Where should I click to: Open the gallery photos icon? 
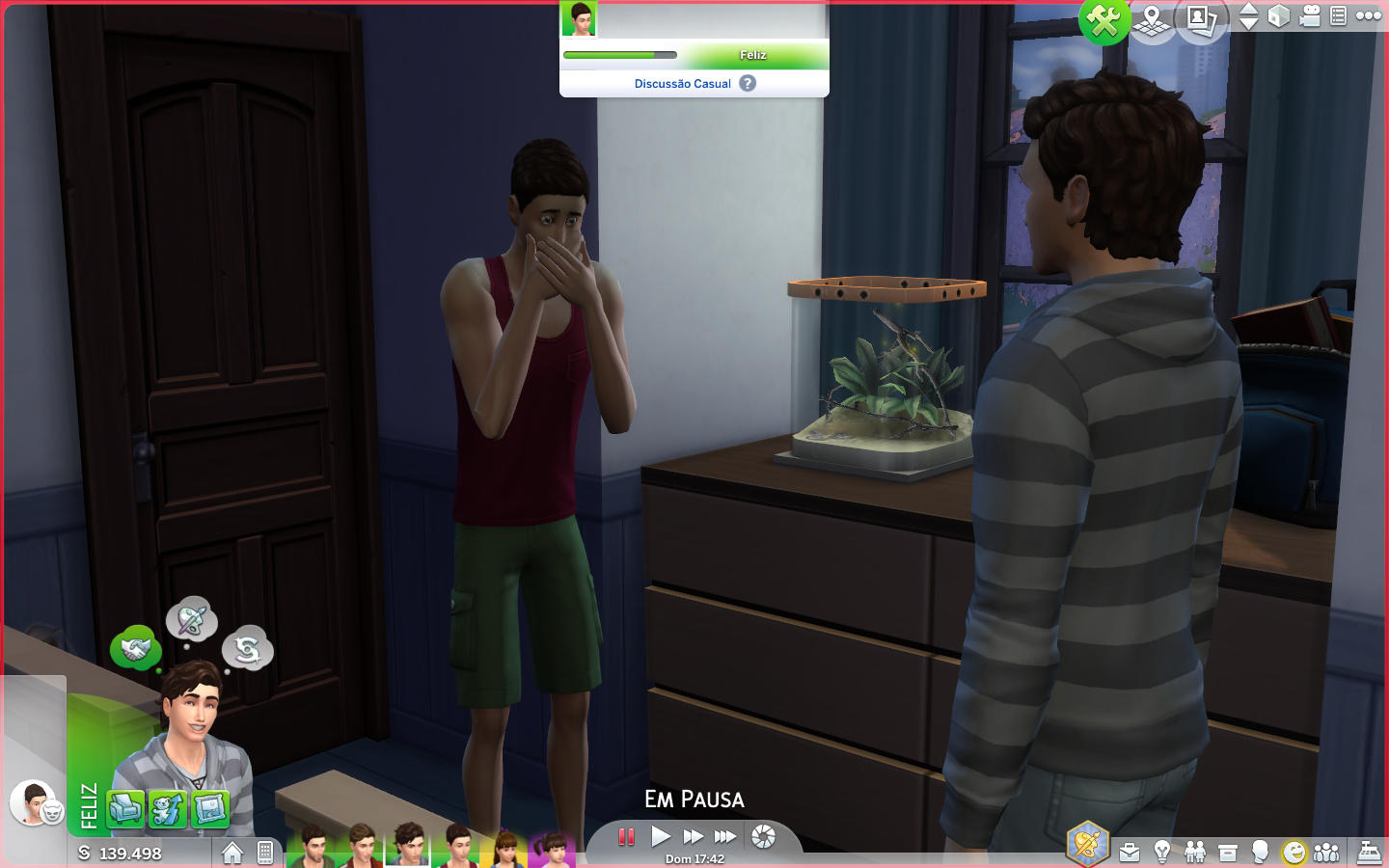1200,19
